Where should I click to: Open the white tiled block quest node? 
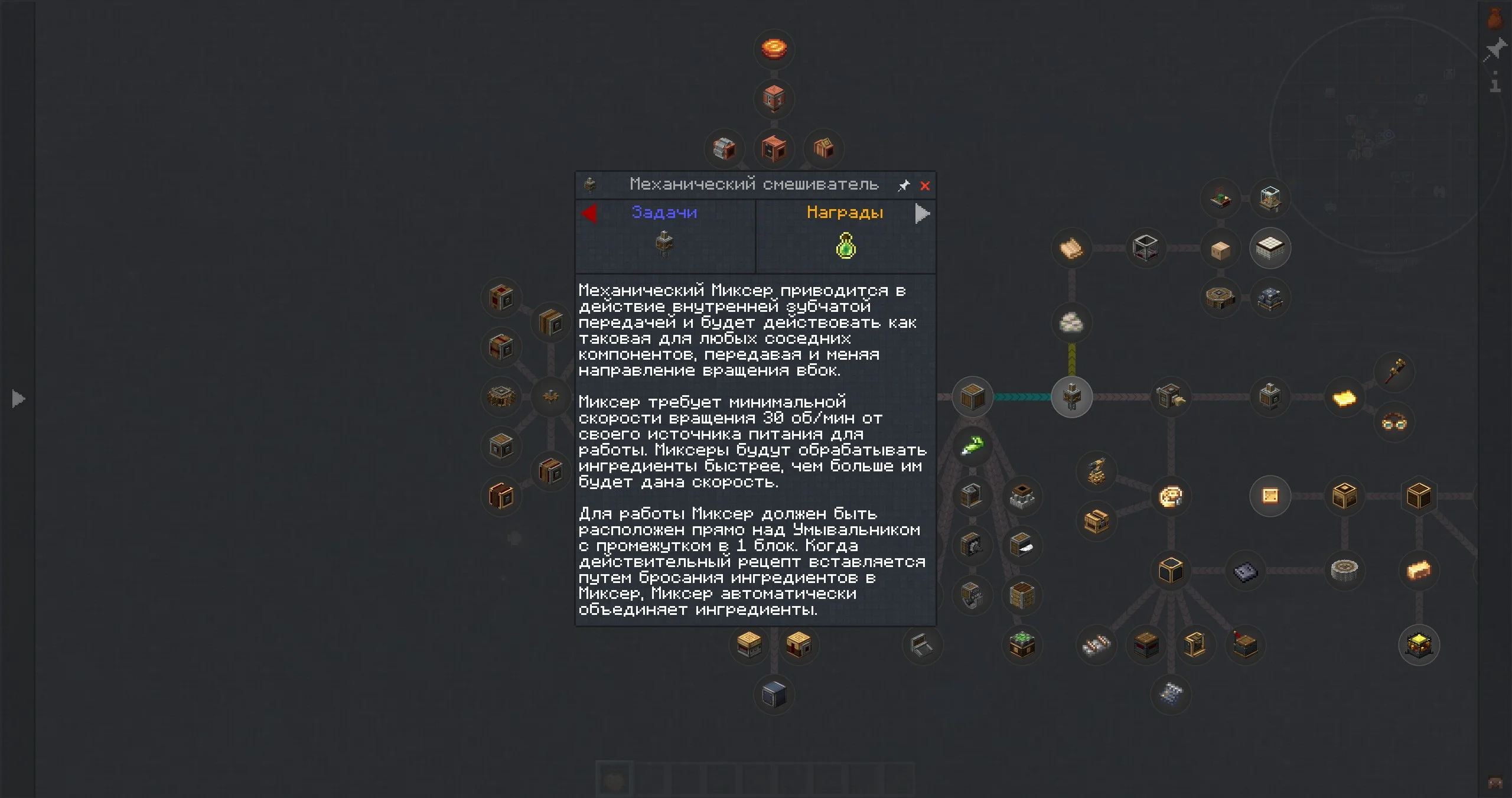1270,248
